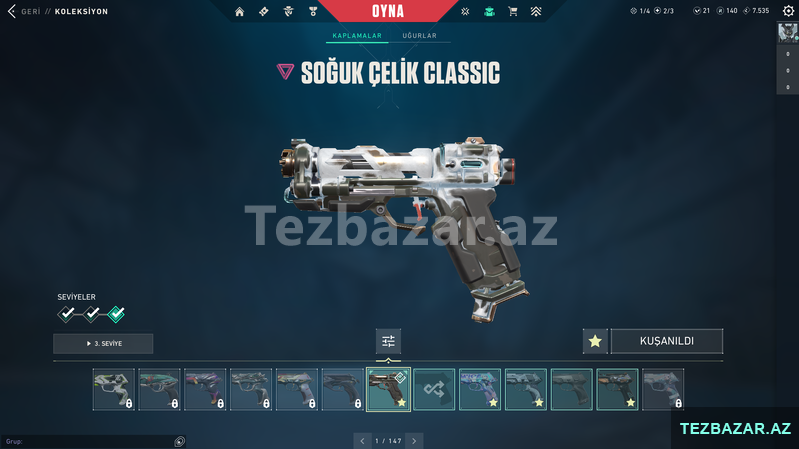Select the highlighted Soğuk Çelik Classic thumbnail
The height and width of the screenshot is (449, 799).
[388, 389]
